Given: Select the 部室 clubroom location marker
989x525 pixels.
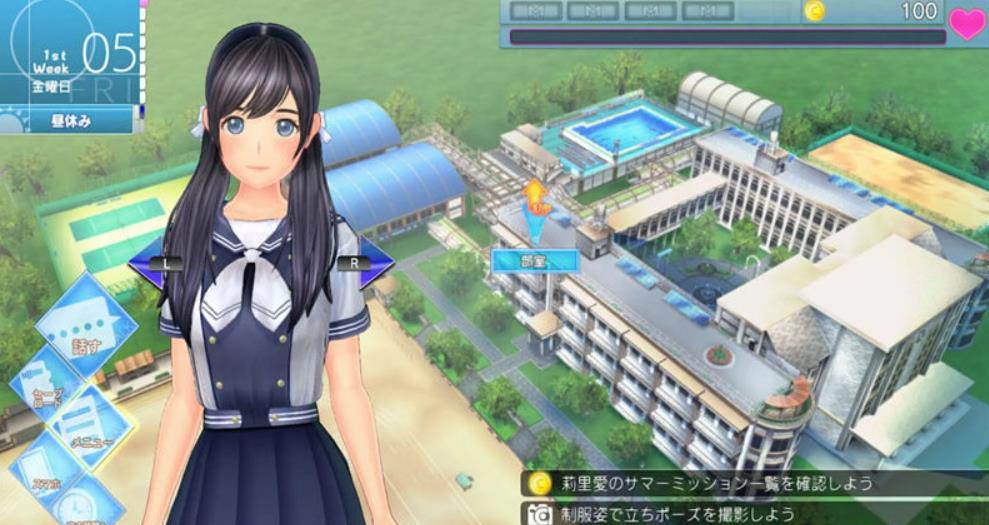Looking at the screenshot, I should coord(535,260).
